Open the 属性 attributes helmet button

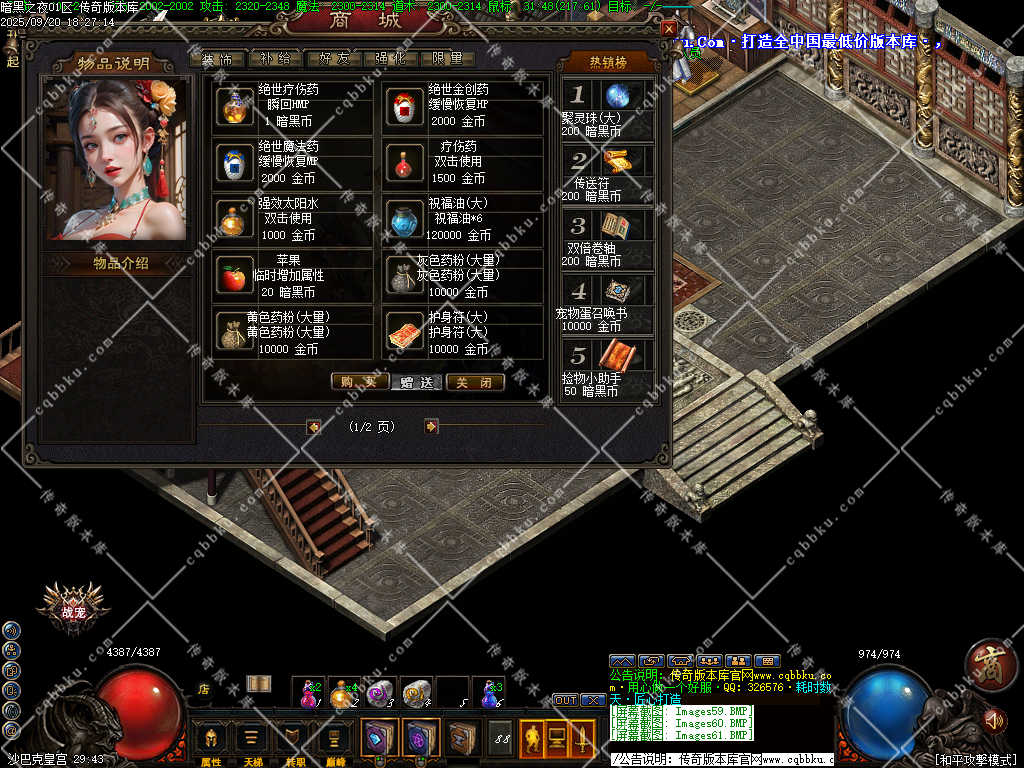coord(211,739)
